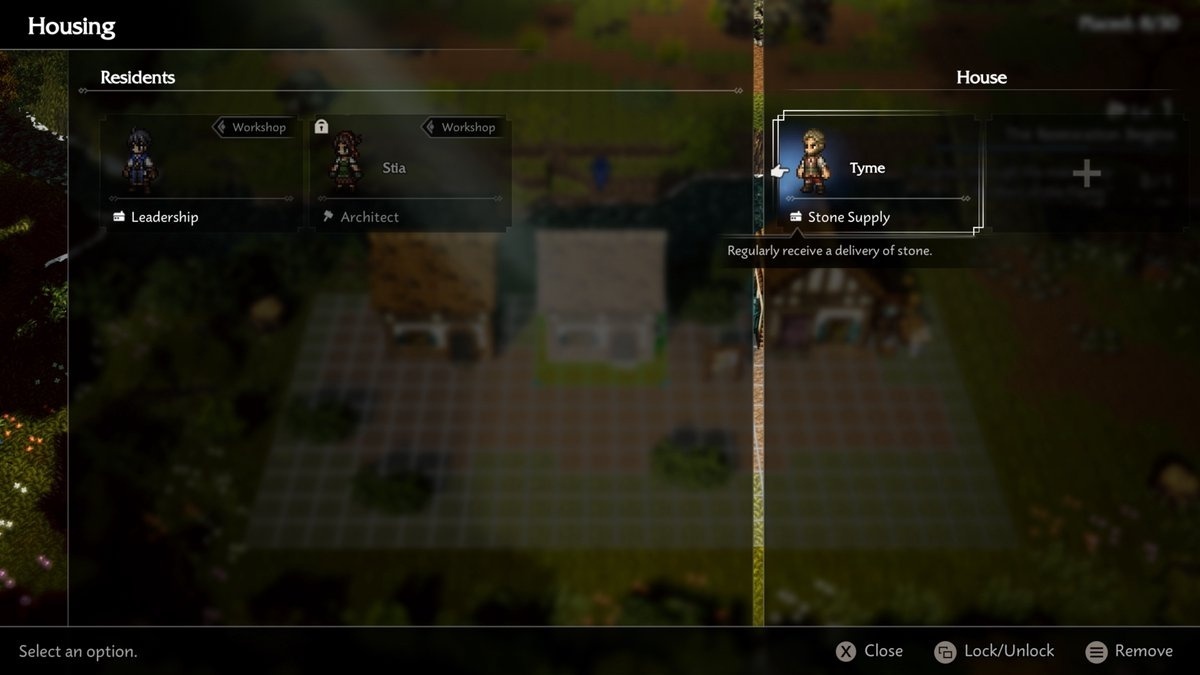Screen dimensions: 1200x675
Task: Select the Leadership resident card
Action: pyautogui.click(x=200, y=173)
